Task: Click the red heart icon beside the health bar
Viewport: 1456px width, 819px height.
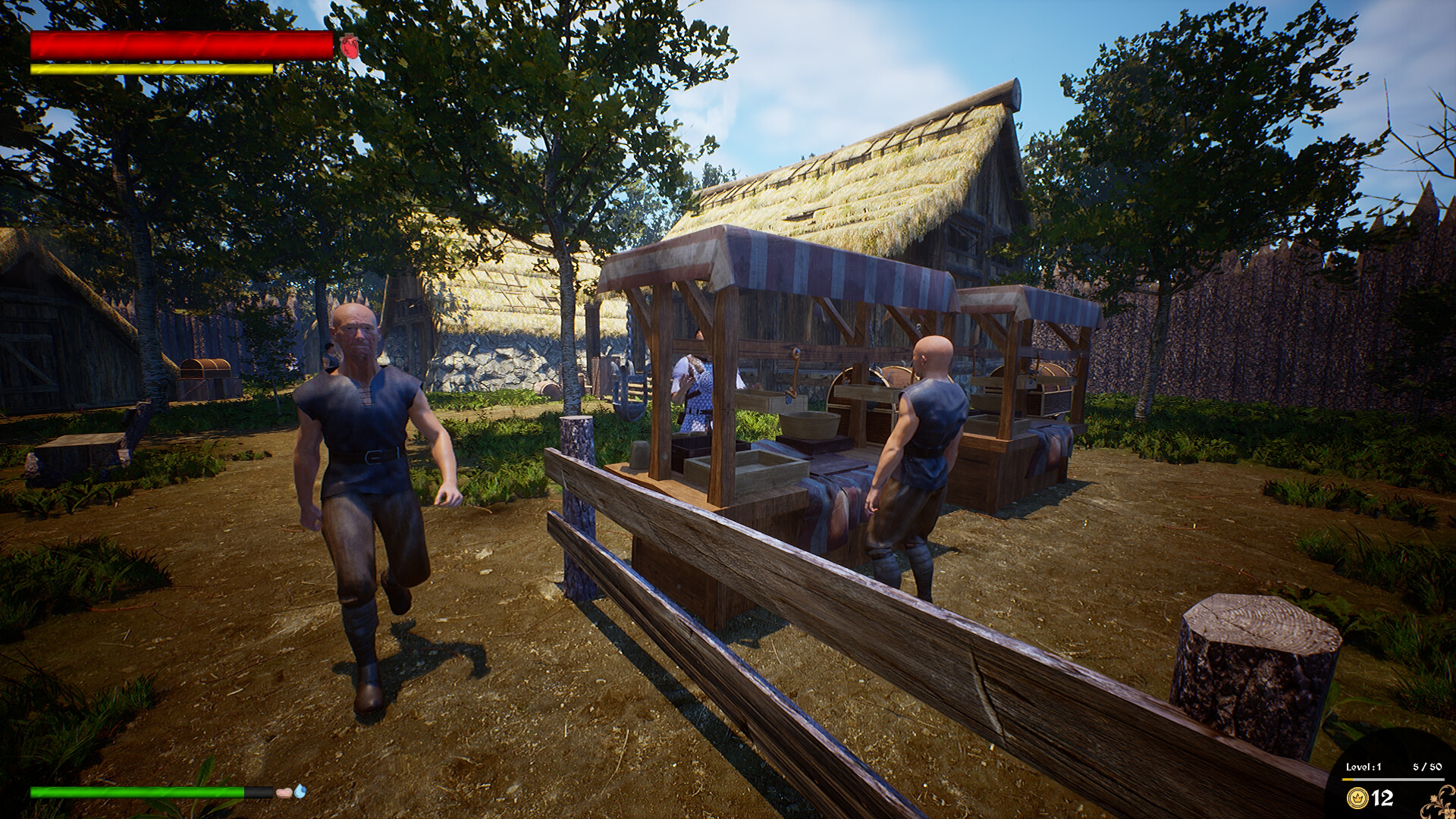Action: pyautogui.click(x=348, y=48)
